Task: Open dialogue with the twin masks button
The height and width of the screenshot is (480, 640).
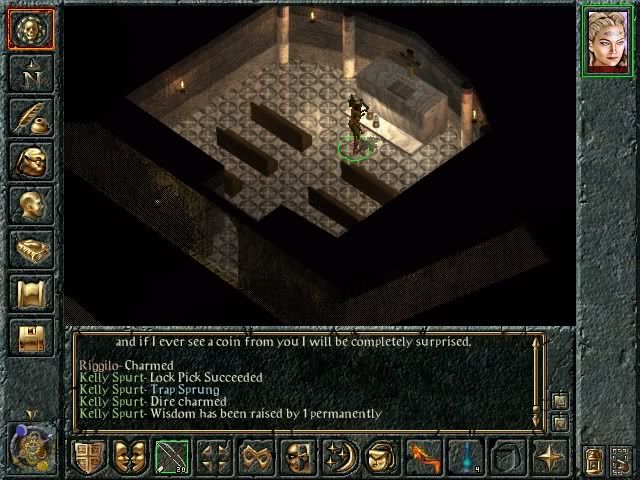Action: click(x=130, y=458)
